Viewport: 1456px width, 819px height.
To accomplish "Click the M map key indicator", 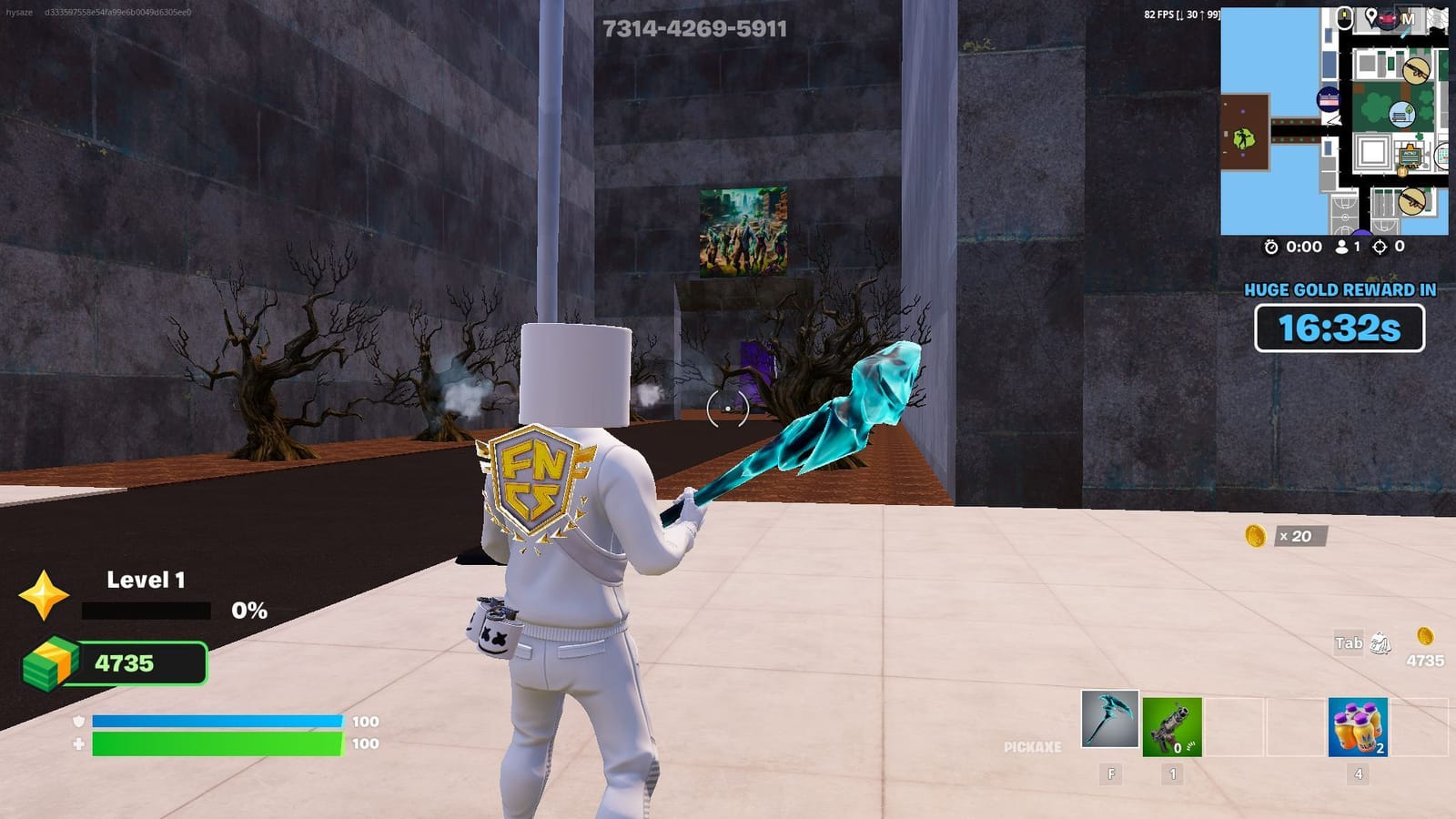I will pos(1409,19).
